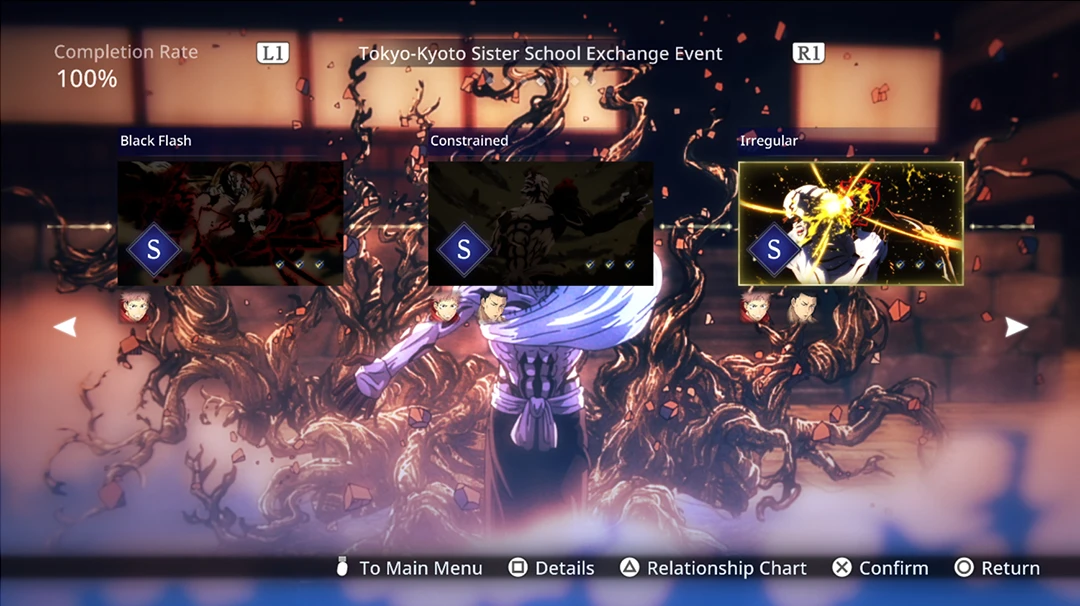This screenshot has height=606, width=1080.
Task: Show next episodes with right arrow
Action: [x=1016, y=327]
